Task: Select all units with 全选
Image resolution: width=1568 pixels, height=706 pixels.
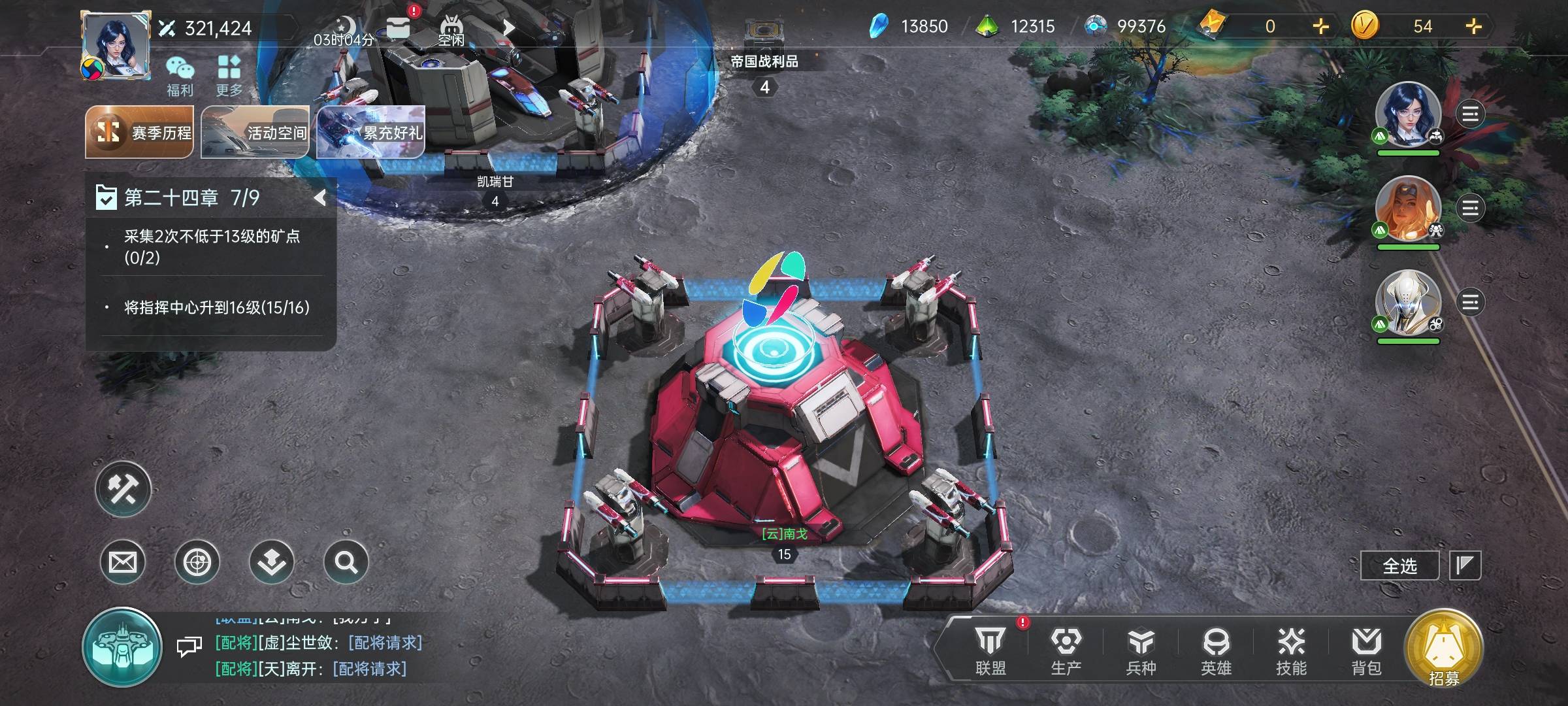Action: [x=1399, y=565]
